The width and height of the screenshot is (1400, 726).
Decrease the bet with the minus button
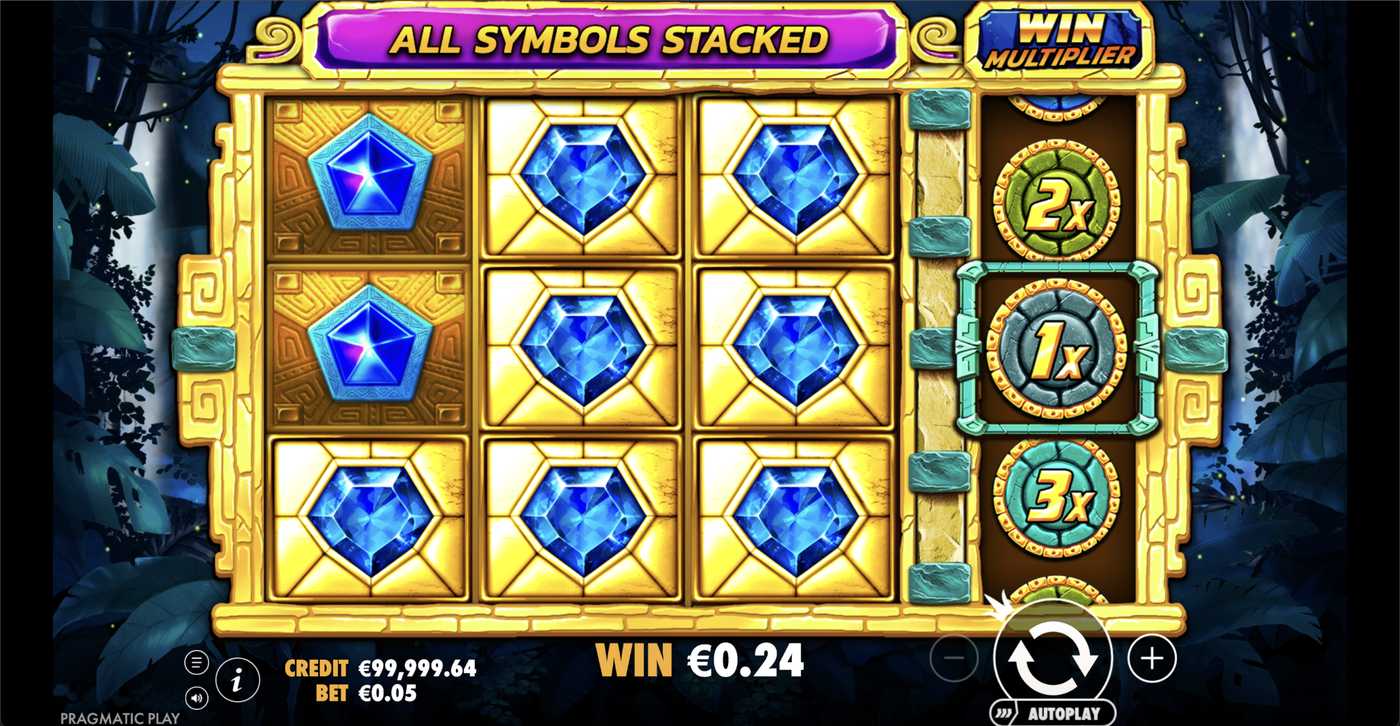pos(953,659)
